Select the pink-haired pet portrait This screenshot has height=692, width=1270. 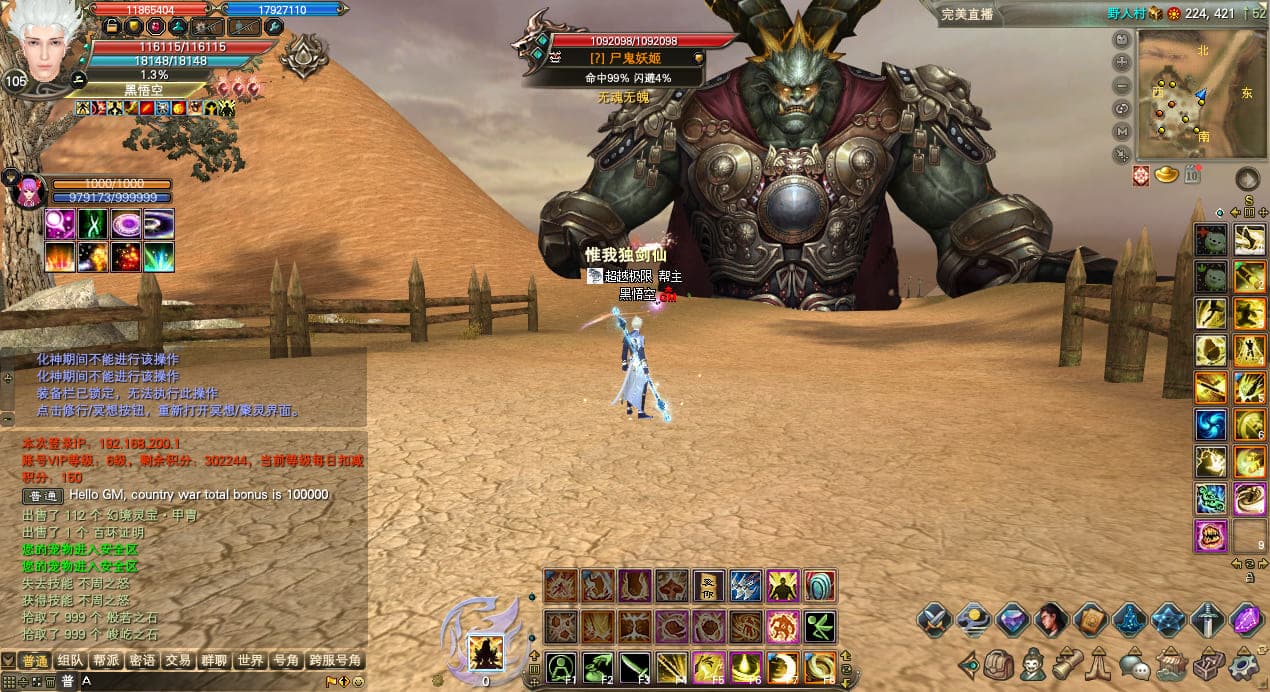pyautogui.click(x=27, y=190)
